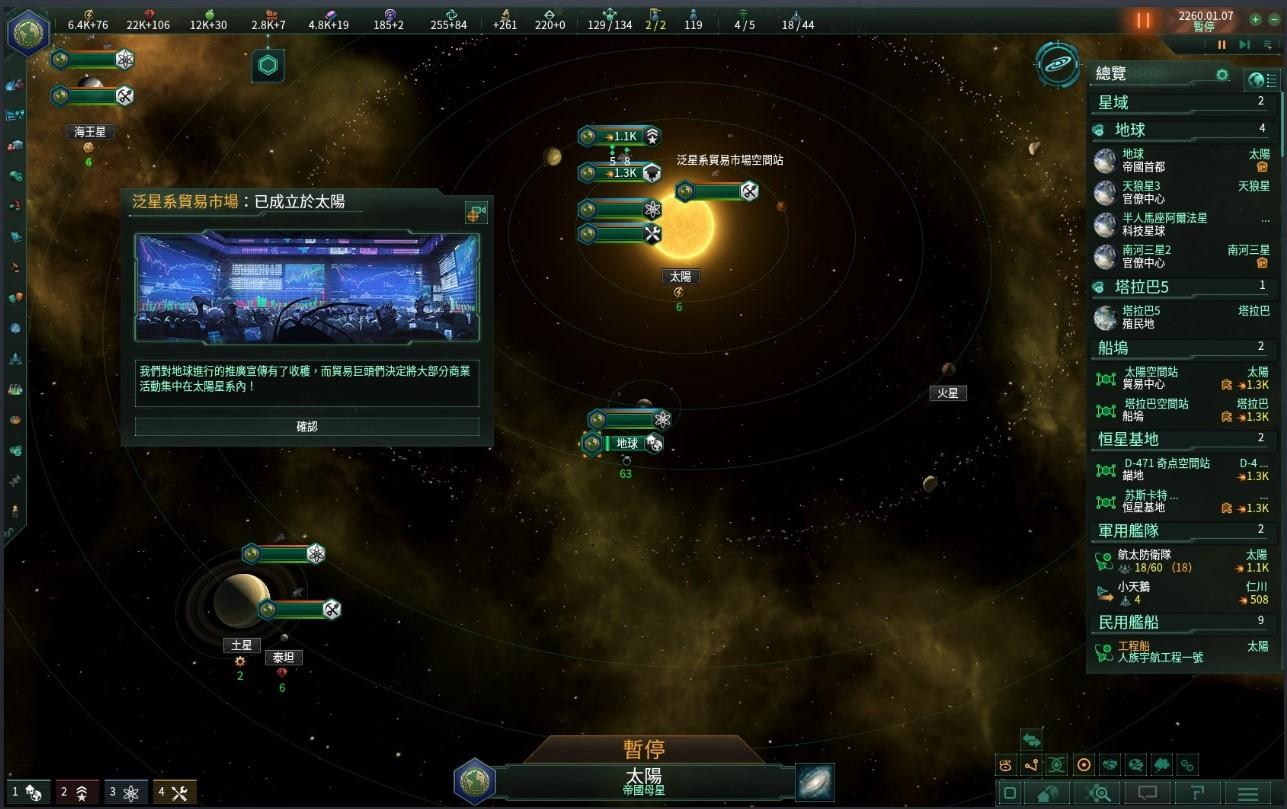Select control group 1 at the bottom left
The width and height of the screenshot is (1287, 809).
pyautogui.click(x=28, y=792)
